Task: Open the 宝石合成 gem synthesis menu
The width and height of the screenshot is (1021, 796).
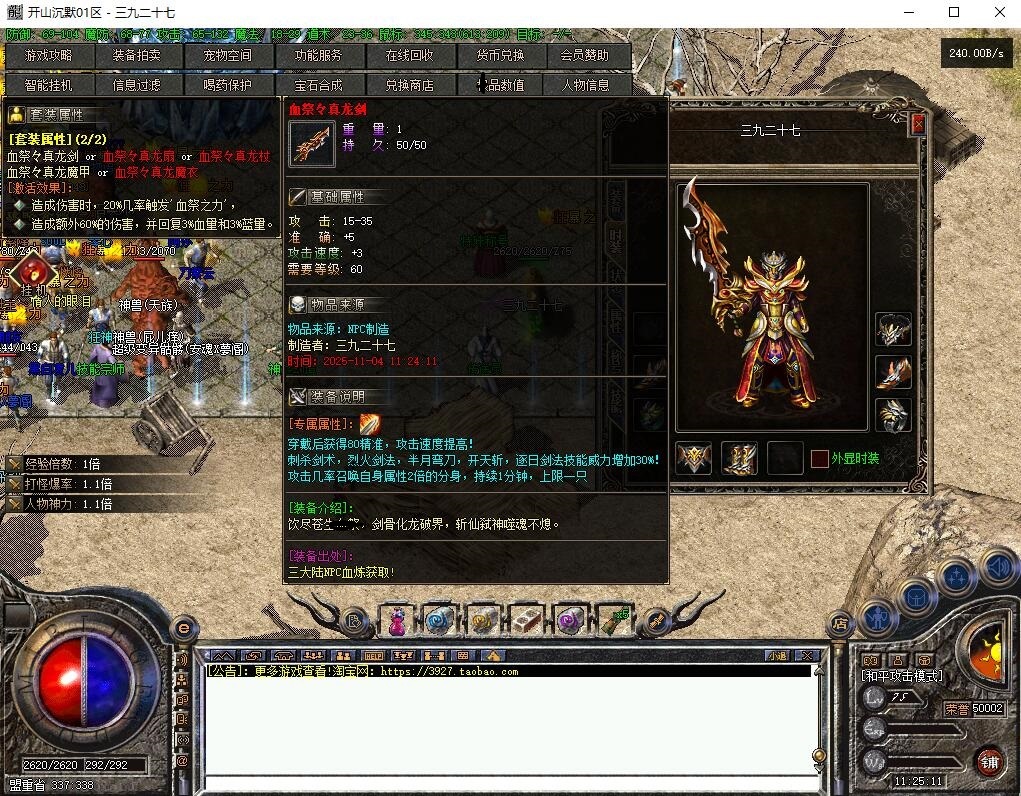Action: (x=318, y=85)
